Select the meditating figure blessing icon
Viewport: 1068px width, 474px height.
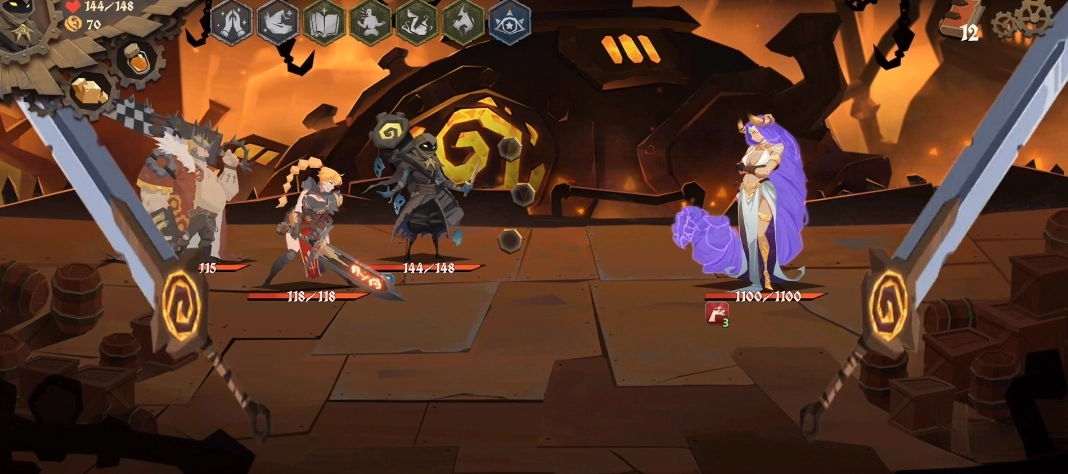click(370, 22)
